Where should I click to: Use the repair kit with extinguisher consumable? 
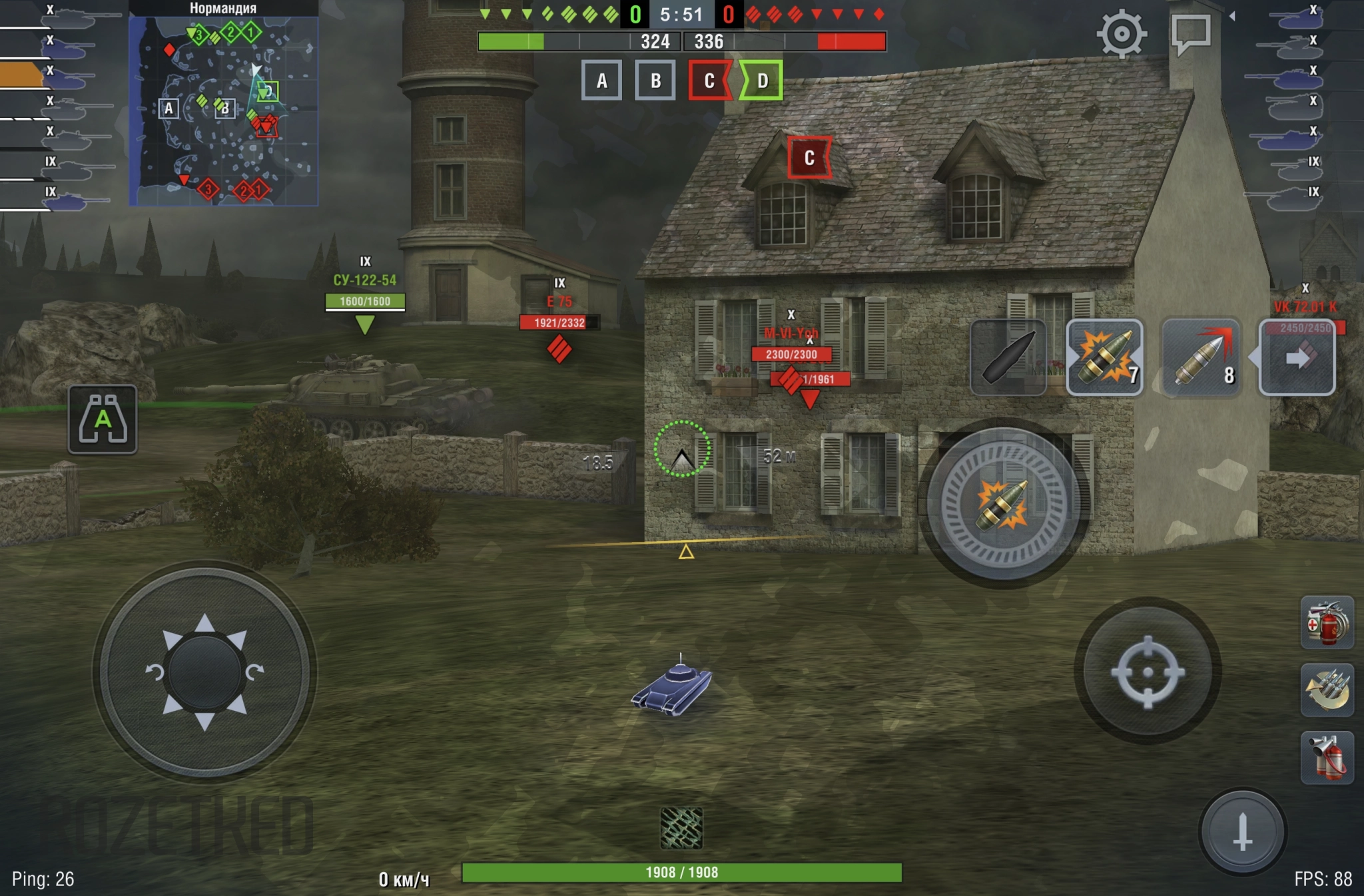(1327, 623)
